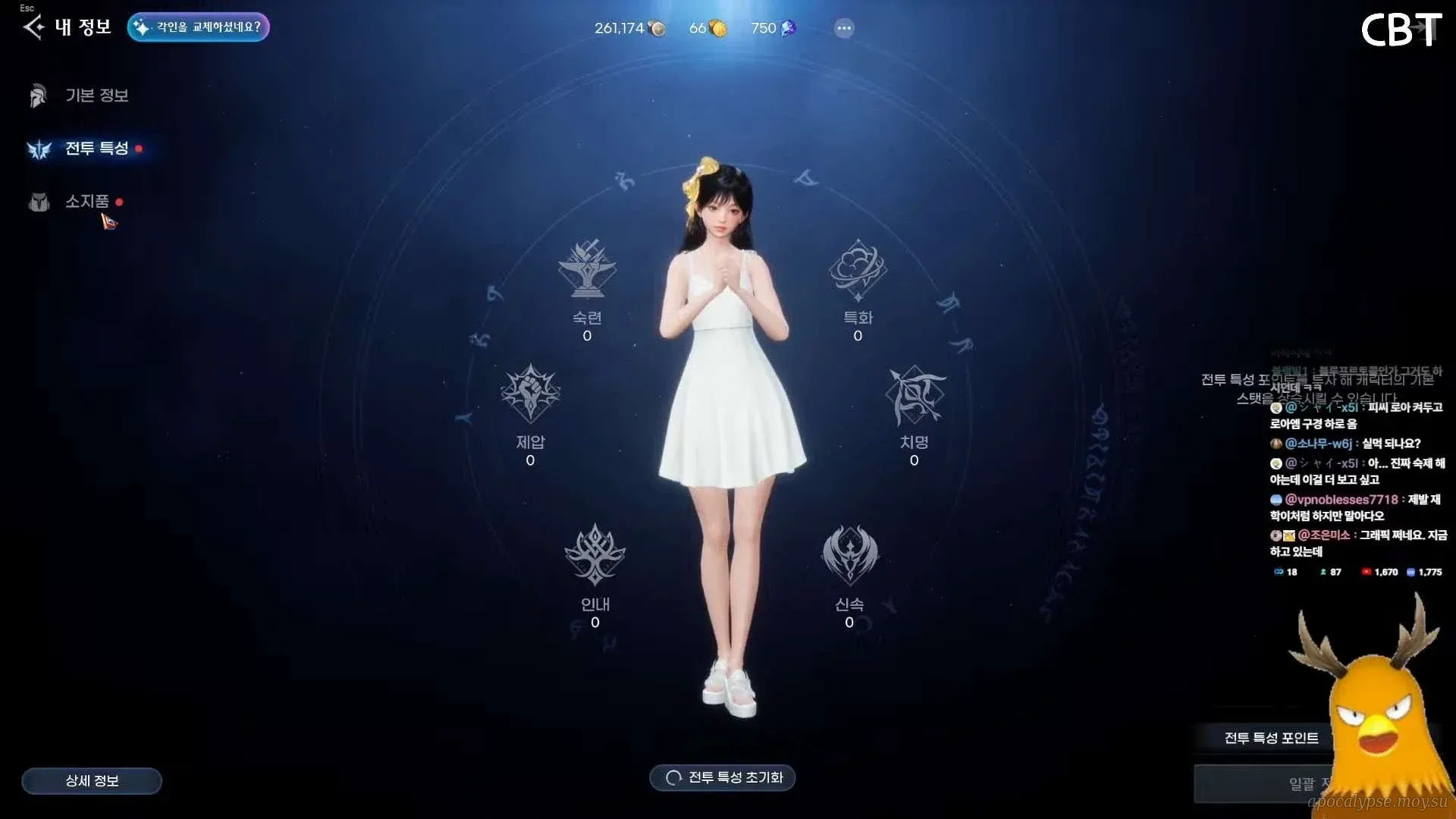1456x819 pixels.
Task: Click the 각인을 교체하셨네요? banner
Action: pyautogui.click(x=199, y=27)
